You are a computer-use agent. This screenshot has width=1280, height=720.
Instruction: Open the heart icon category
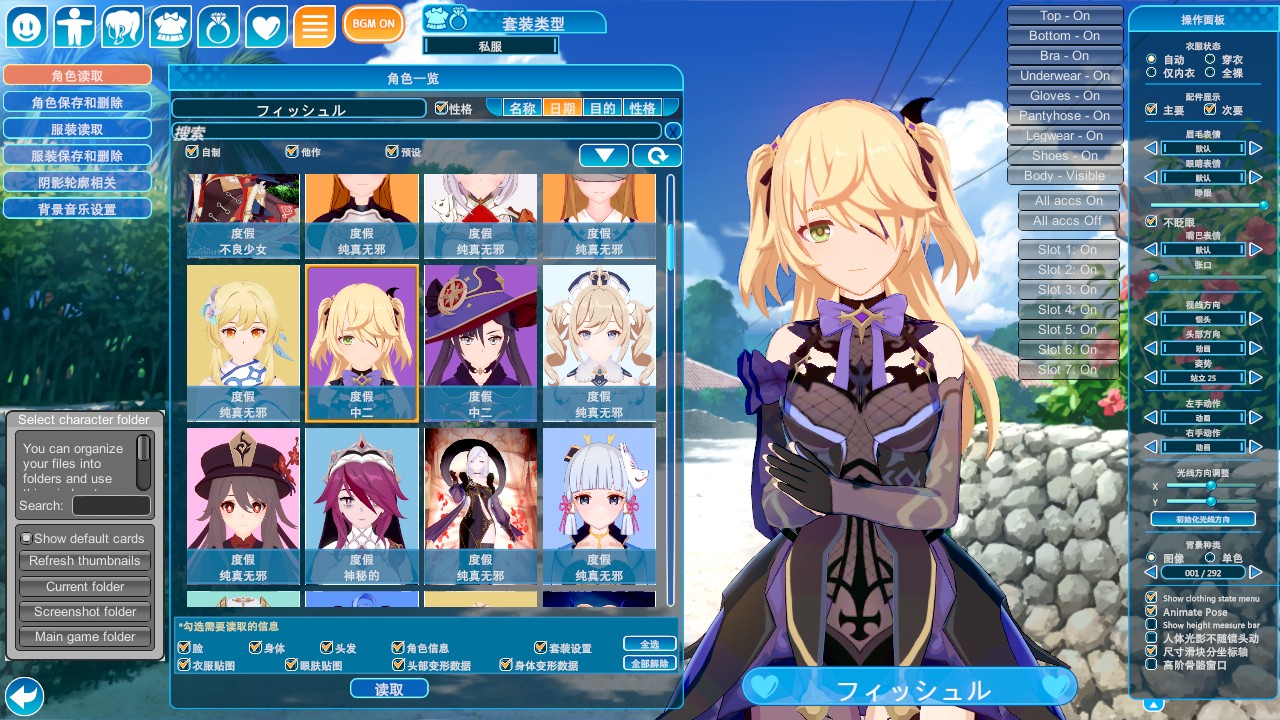(x=266, y=27)
